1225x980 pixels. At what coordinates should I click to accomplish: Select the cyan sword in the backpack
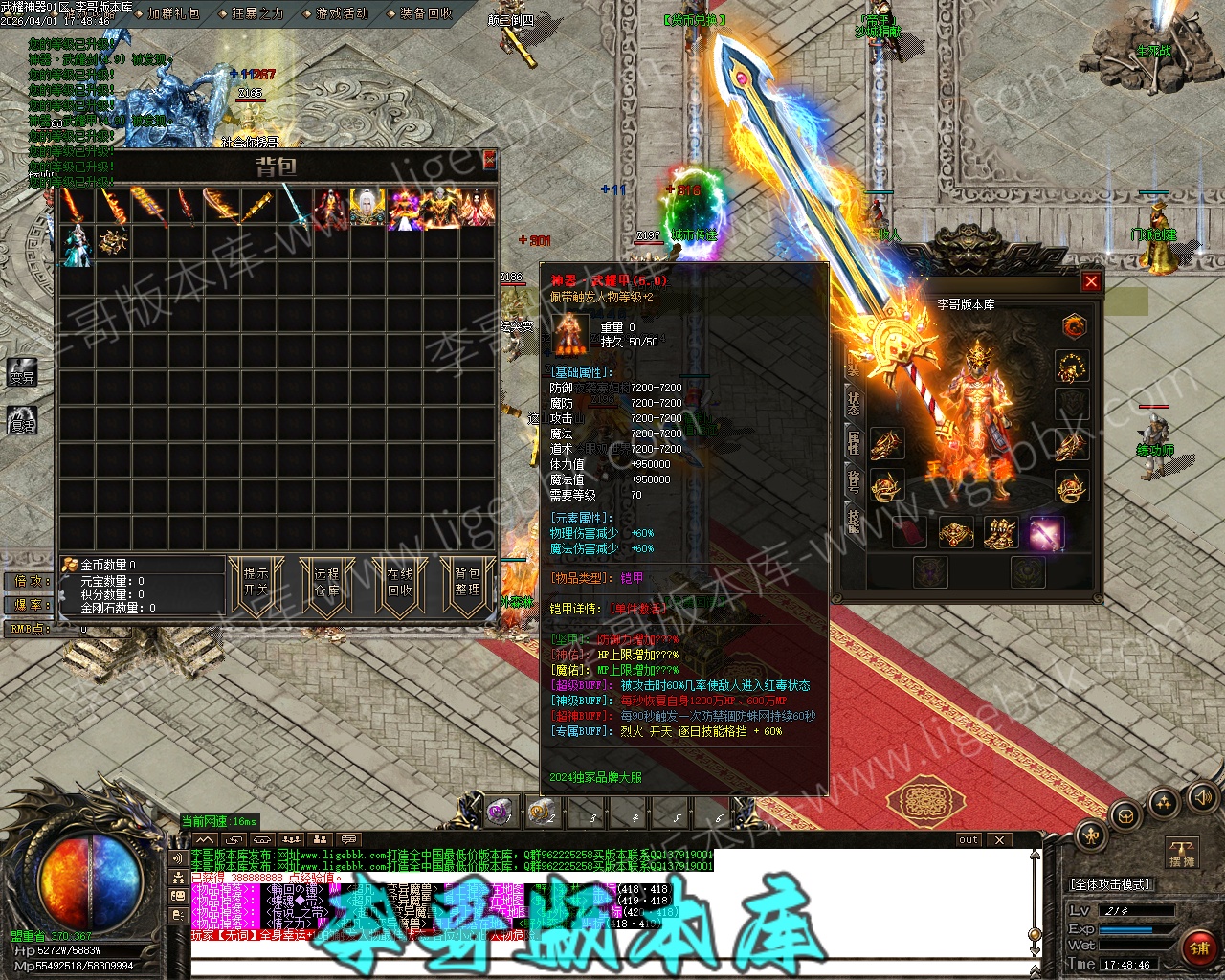click(294, 208)
